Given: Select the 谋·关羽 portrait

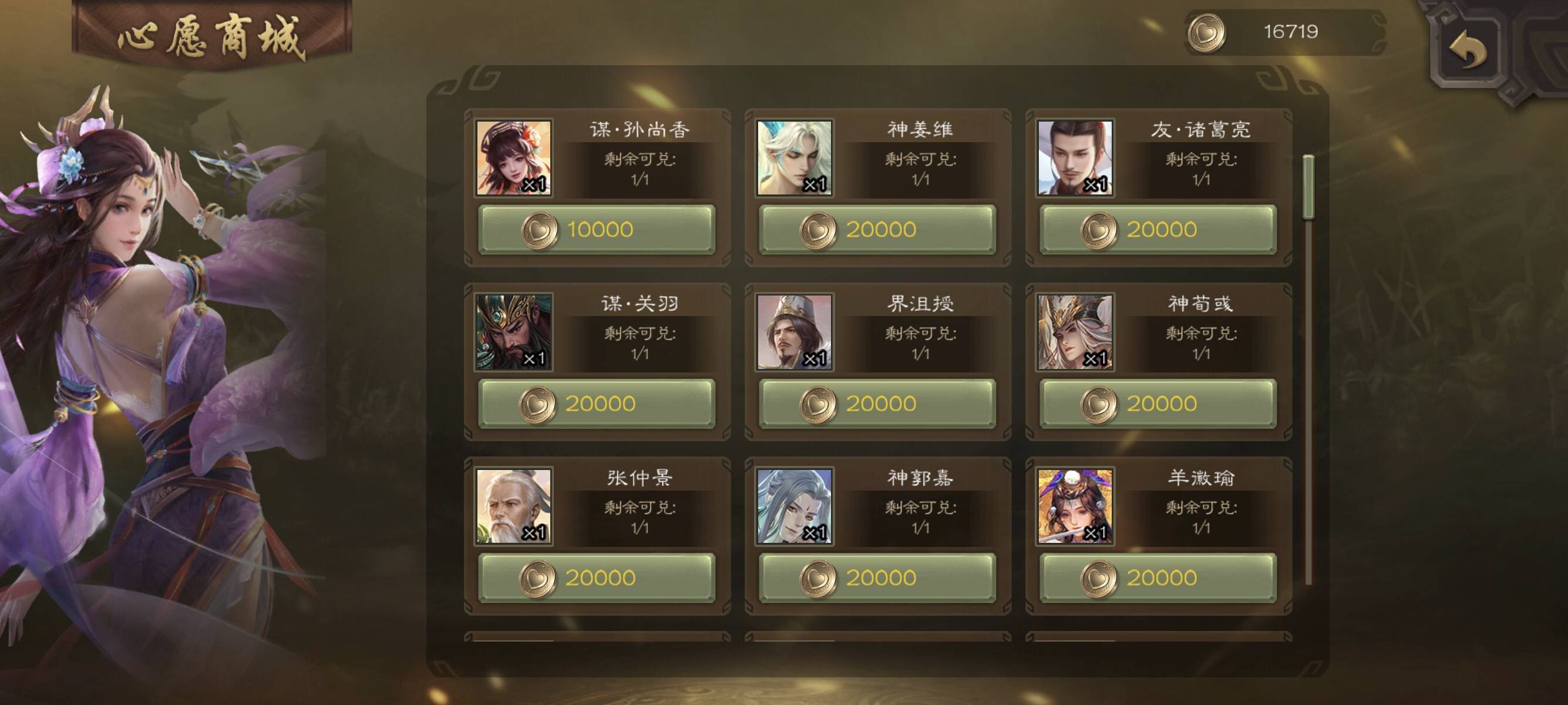Looking at the screenshot, I should (x=514, y=332).
